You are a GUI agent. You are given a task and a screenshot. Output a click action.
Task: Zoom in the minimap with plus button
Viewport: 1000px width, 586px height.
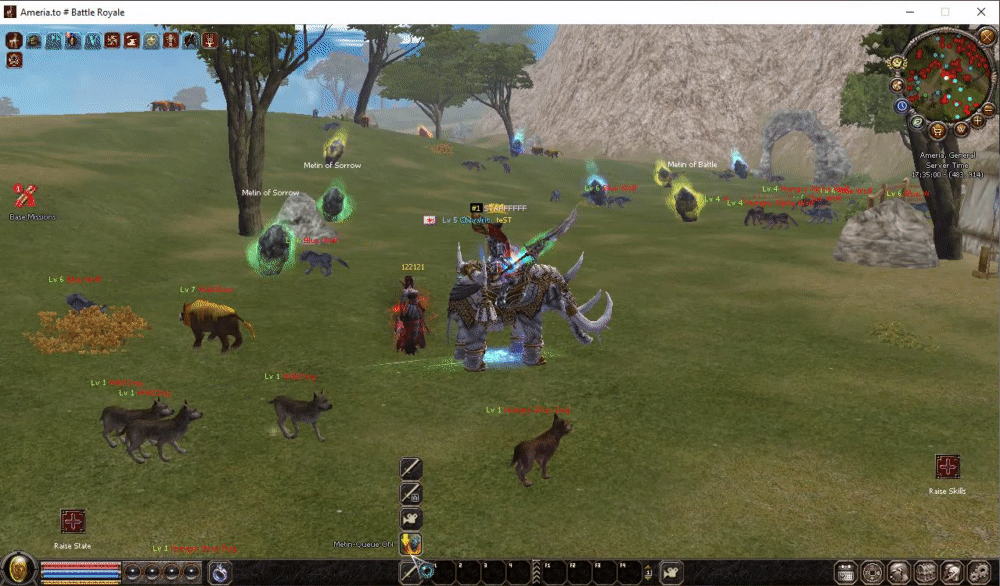[977, 120]
